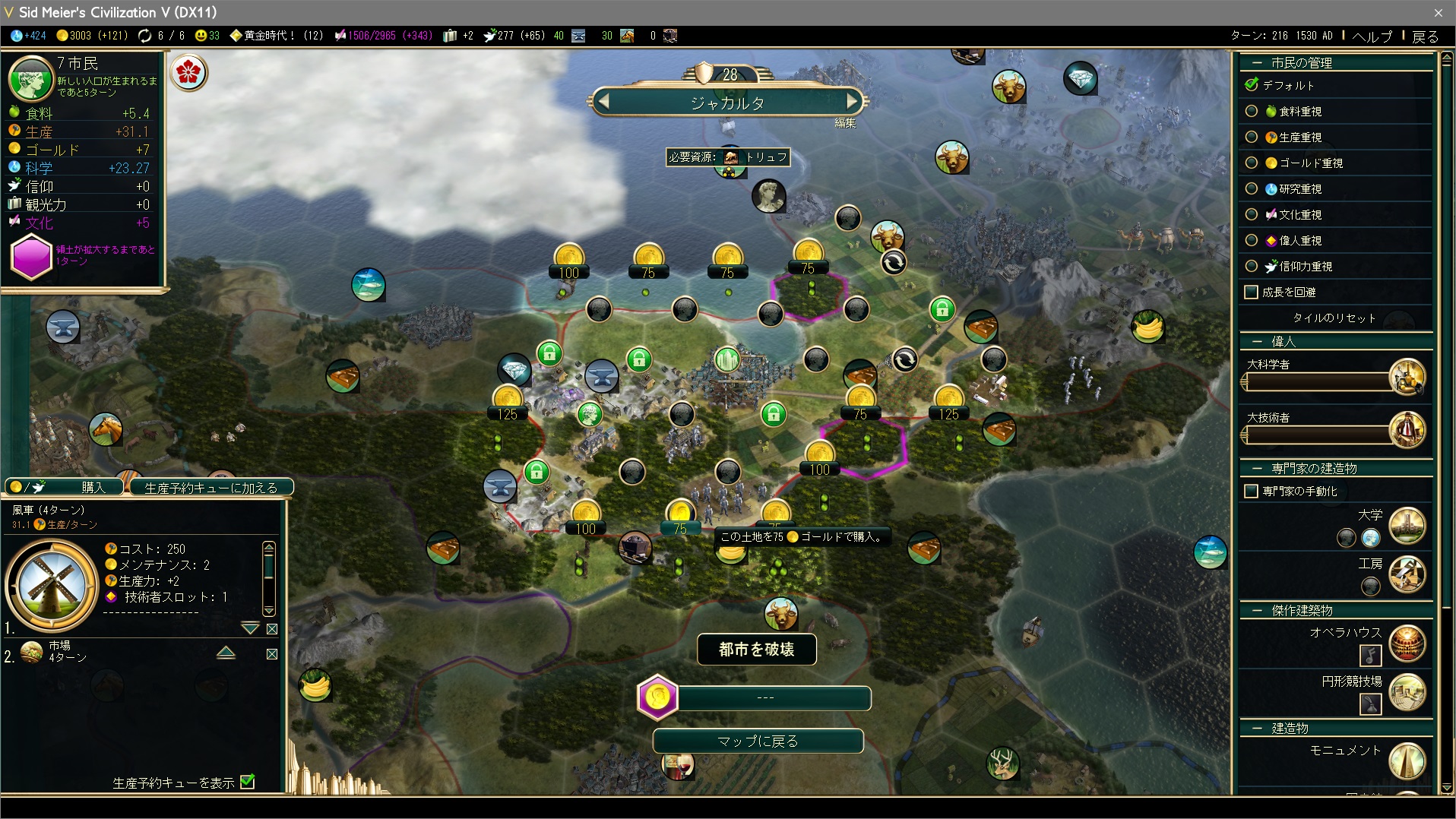Click 戻る to go back
This screenshot has height=819, width=1456.
1425,36
